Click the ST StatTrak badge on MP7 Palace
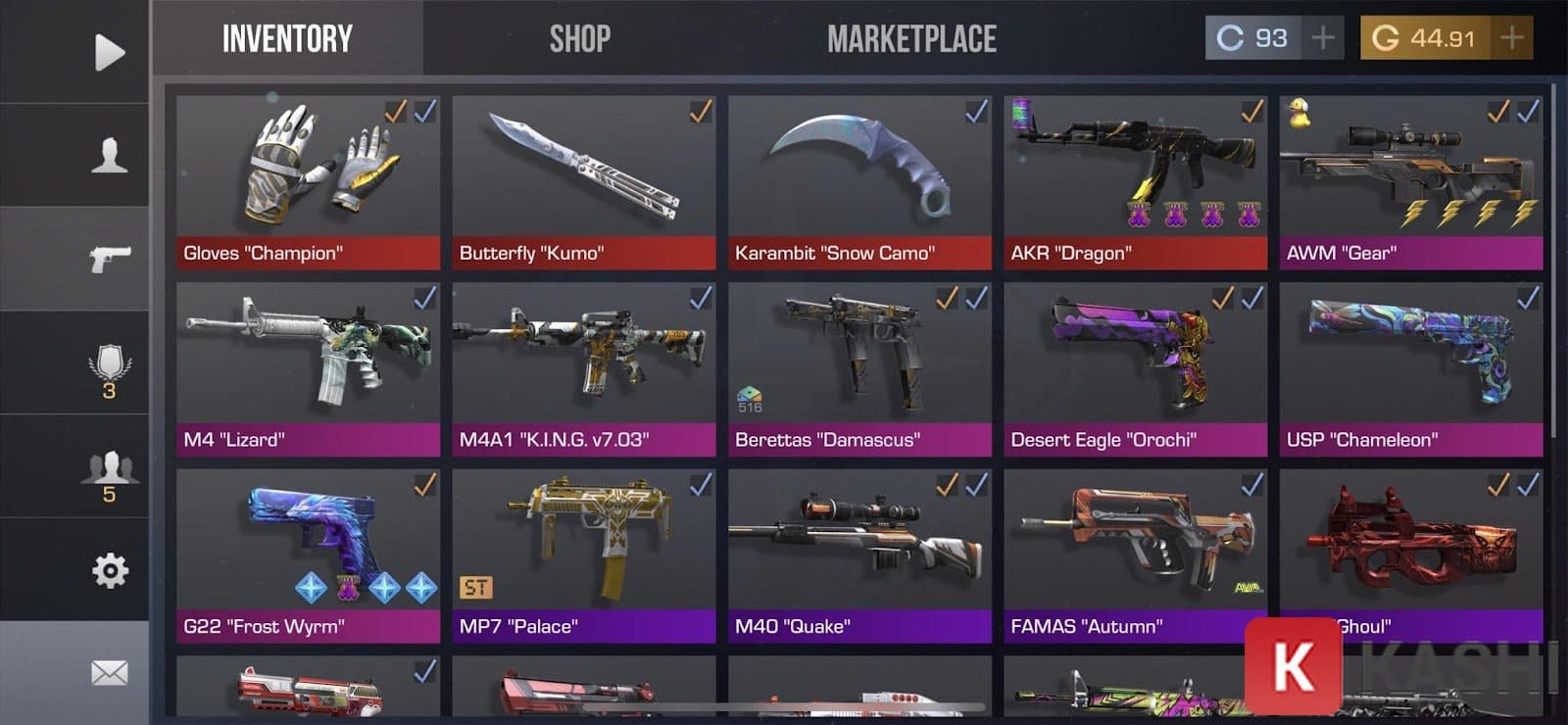1568x725 pixels. pos(476,588)
